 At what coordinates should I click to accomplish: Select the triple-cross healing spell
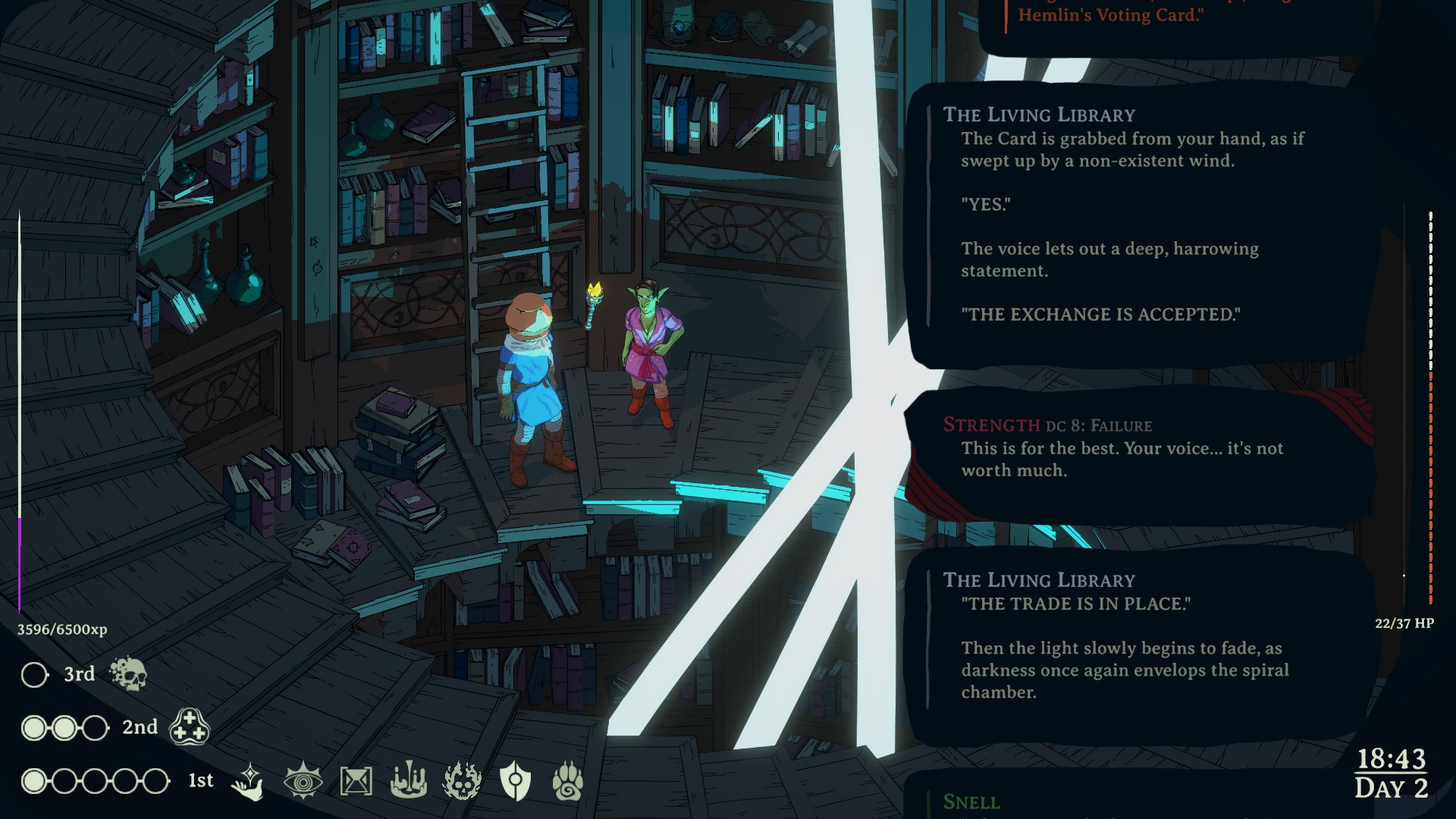point(189,726)
